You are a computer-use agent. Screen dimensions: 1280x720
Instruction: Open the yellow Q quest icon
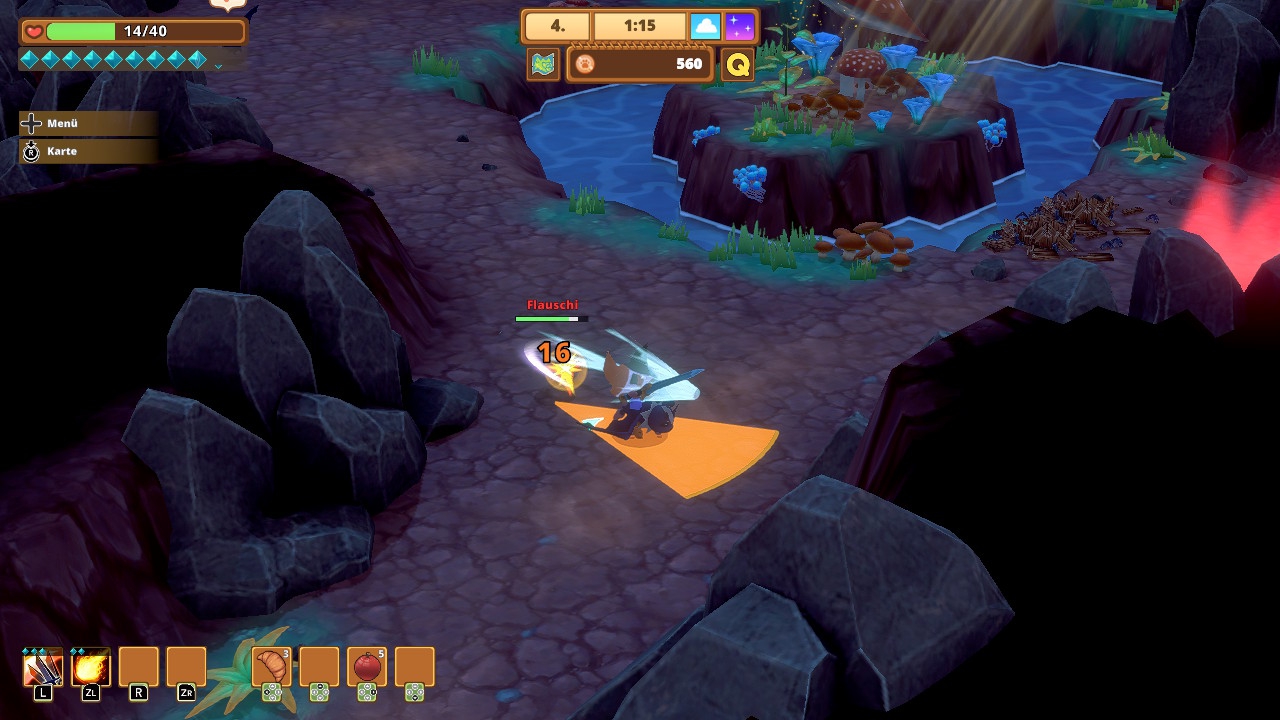click(x=737, y=65)
